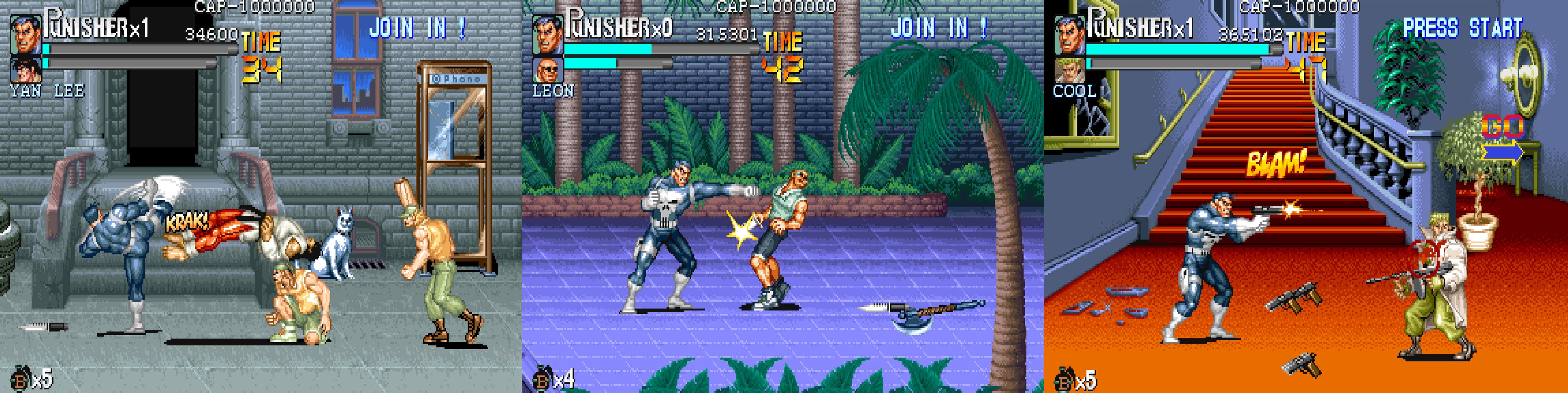Click the Yan Lee enemy portrait
The image size is (1568, 393).
coord(26,70)
